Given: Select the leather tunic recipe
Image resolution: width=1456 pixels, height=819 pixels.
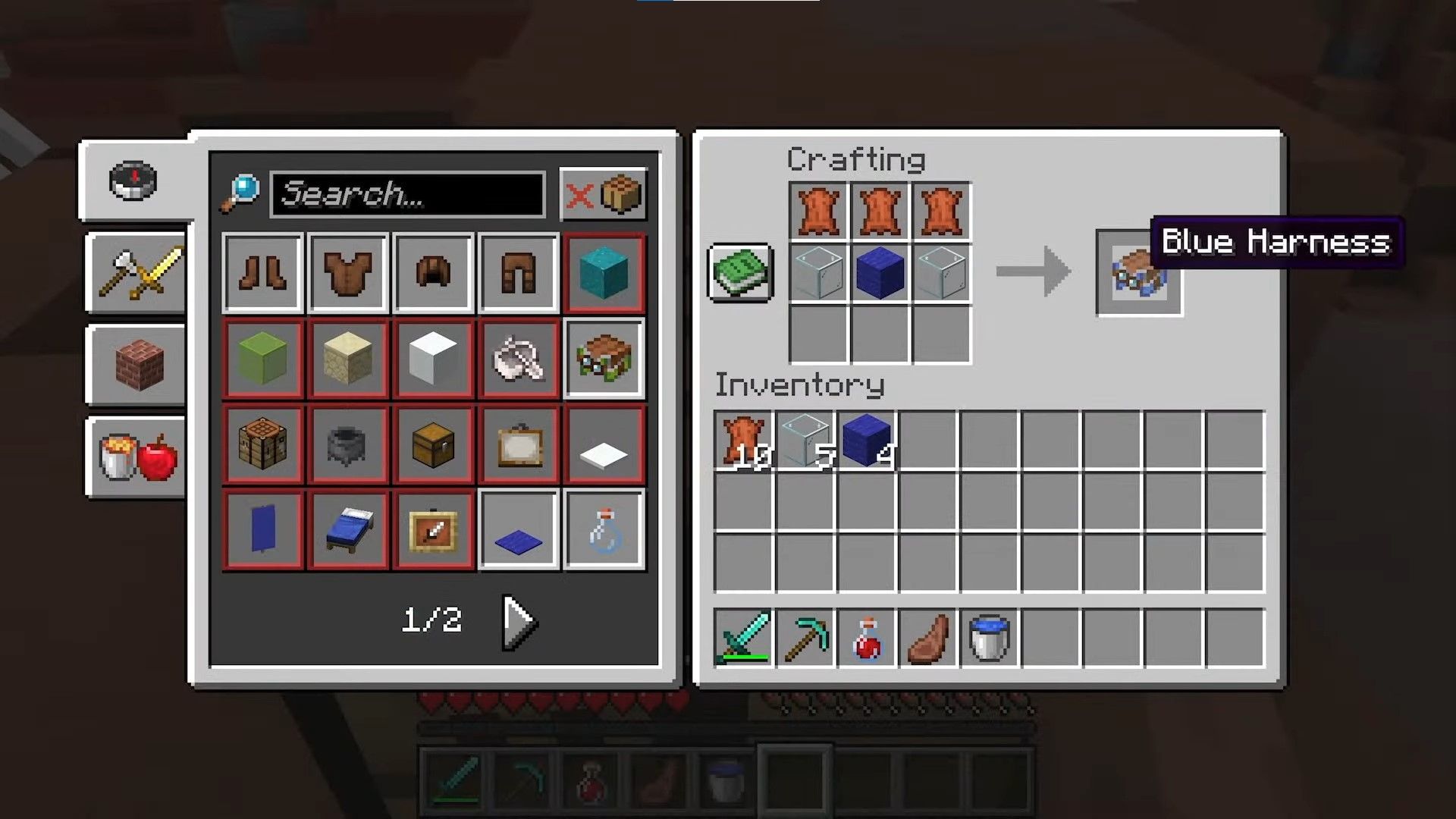Looking at the screenshot, I should [x=348, y=273].
